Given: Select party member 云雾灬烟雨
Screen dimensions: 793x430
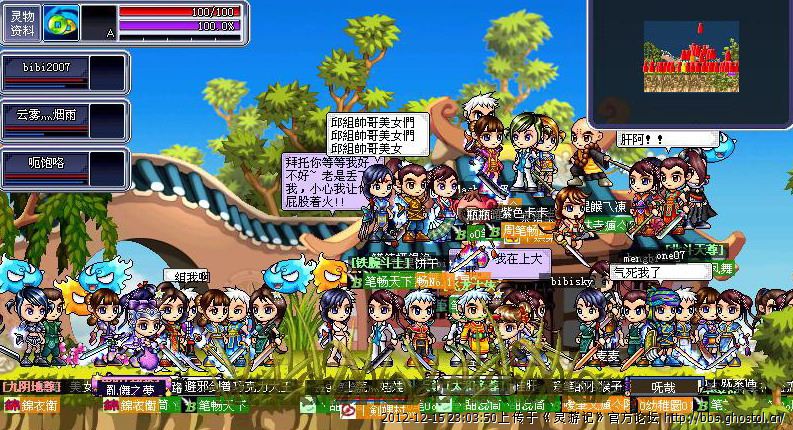Looking at the screenshot, I should point(45,117).
